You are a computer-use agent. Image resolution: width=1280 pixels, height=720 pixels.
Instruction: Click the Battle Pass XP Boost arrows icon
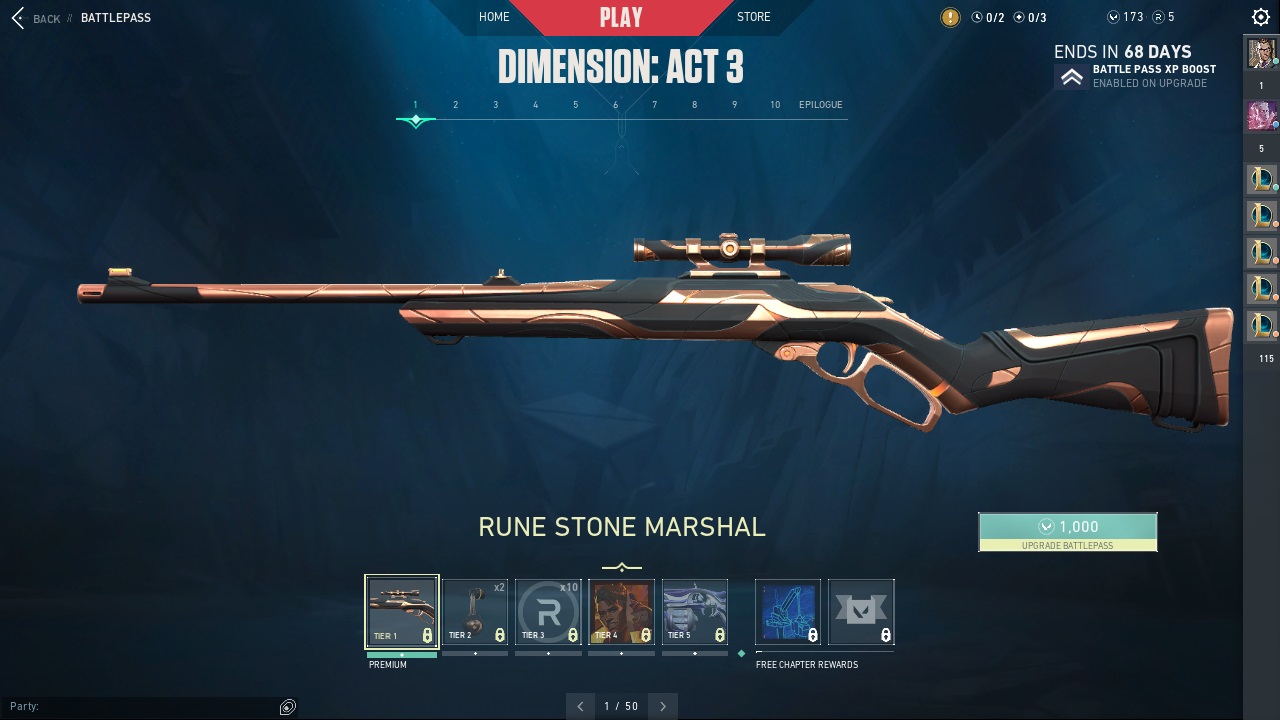[x=1070, y=76]
